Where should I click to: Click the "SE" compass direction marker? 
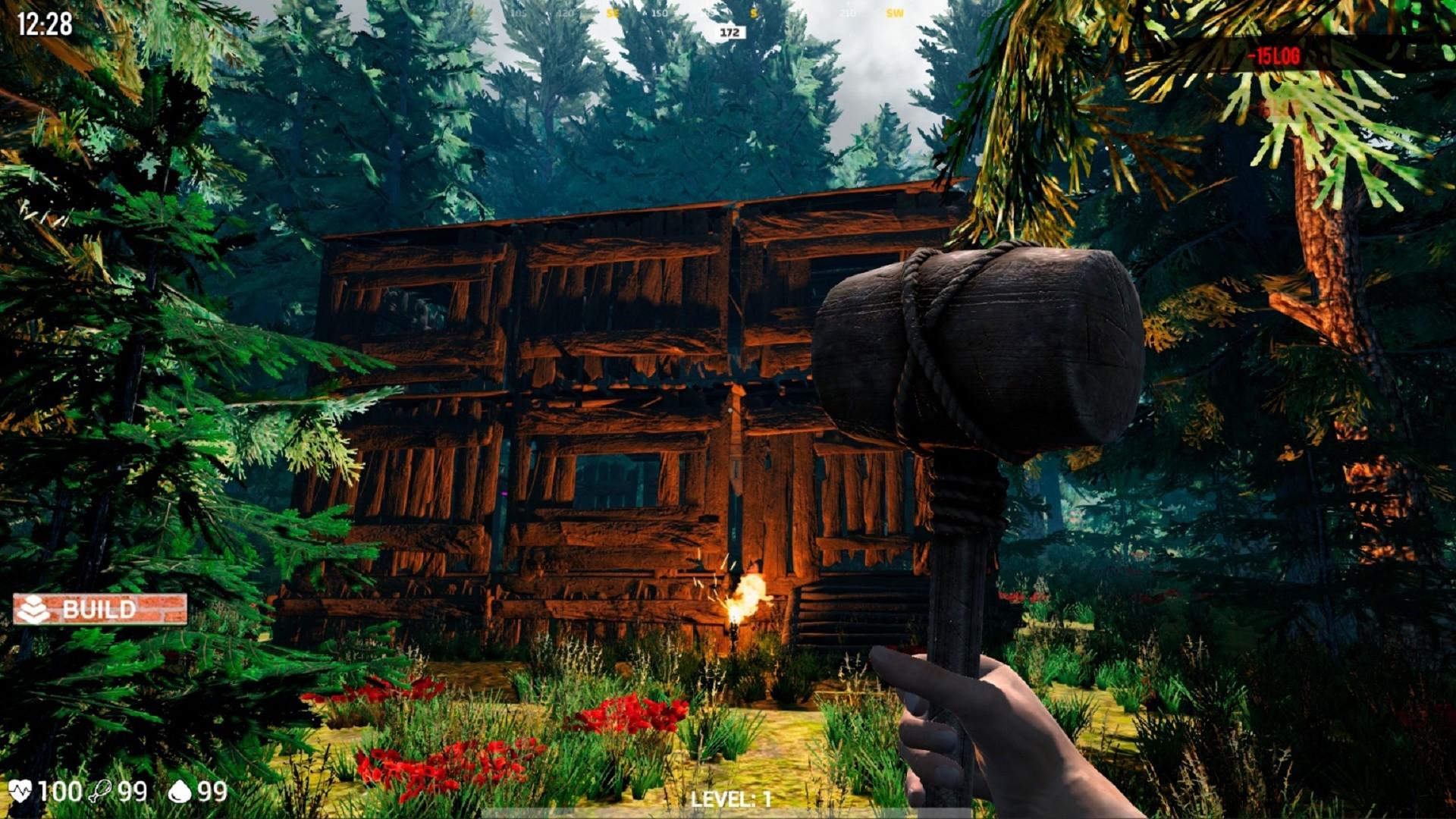[612, 12]
